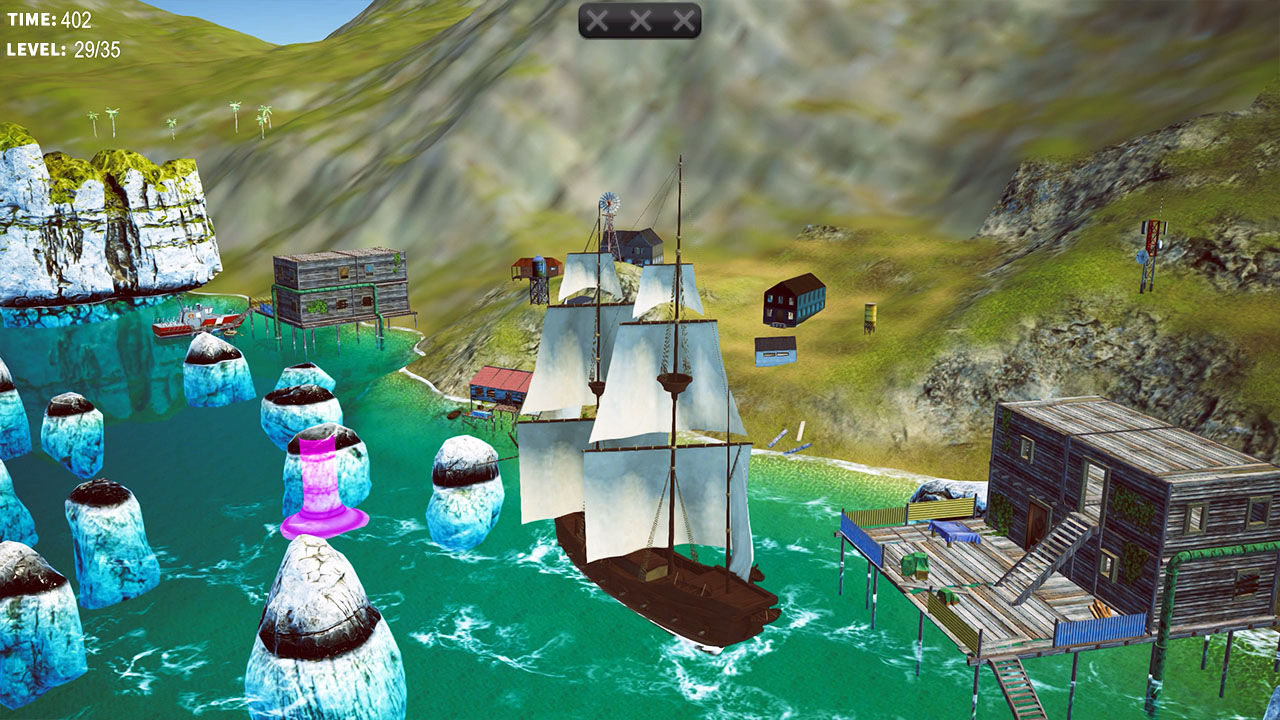Image resolution: width=1280 pixels, height=720 pixels.
Task: Select the blue tarp on the wooden pier
Action: [x=955, y=533]
